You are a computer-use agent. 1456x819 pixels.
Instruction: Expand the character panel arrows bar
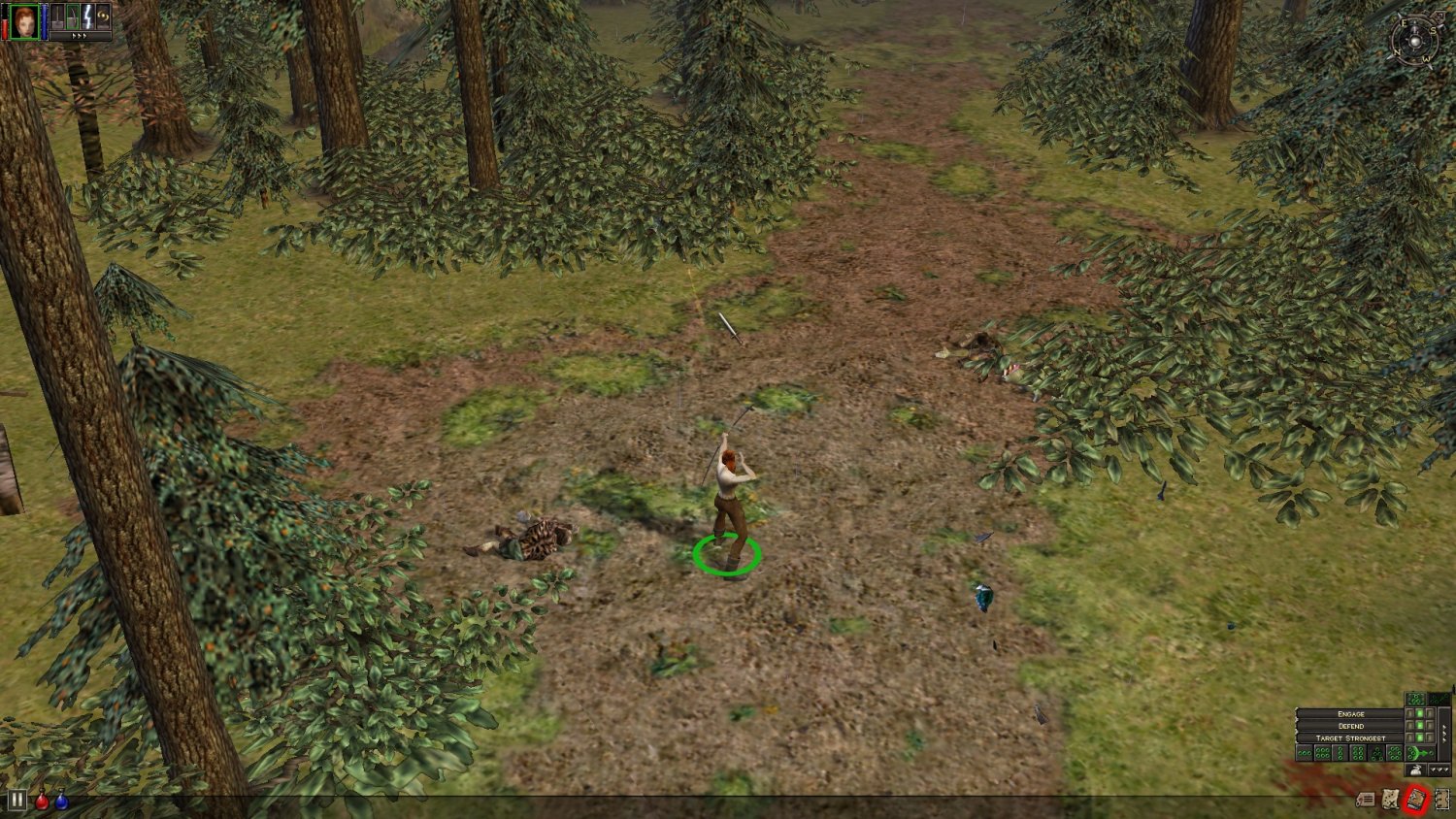pyautogui.click(x=79, y=37)
